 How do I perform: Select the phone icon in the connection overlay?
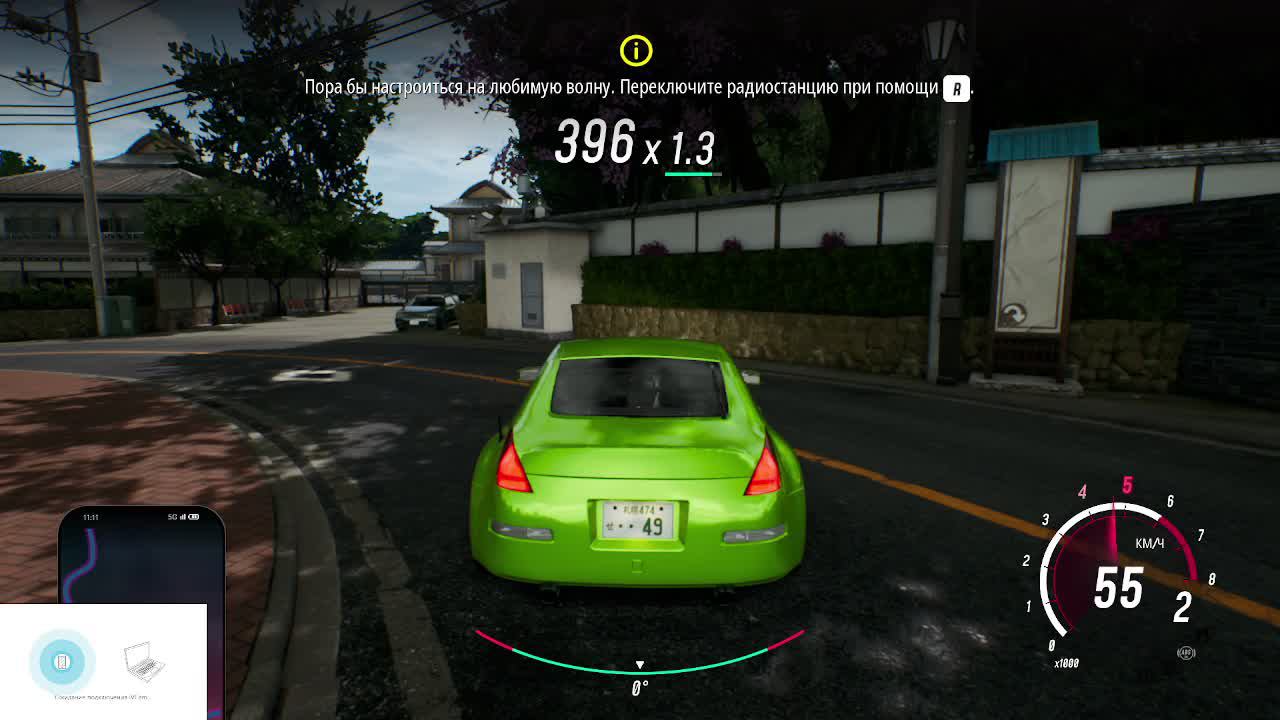62,662
